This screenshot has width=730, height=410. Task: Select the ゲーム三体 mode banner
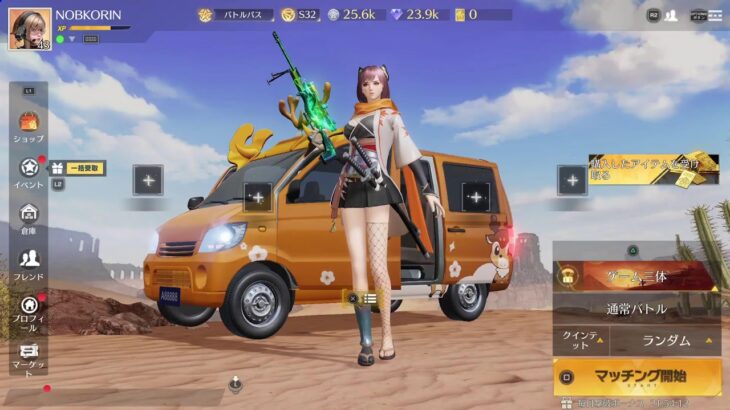[x=636, y=276]
